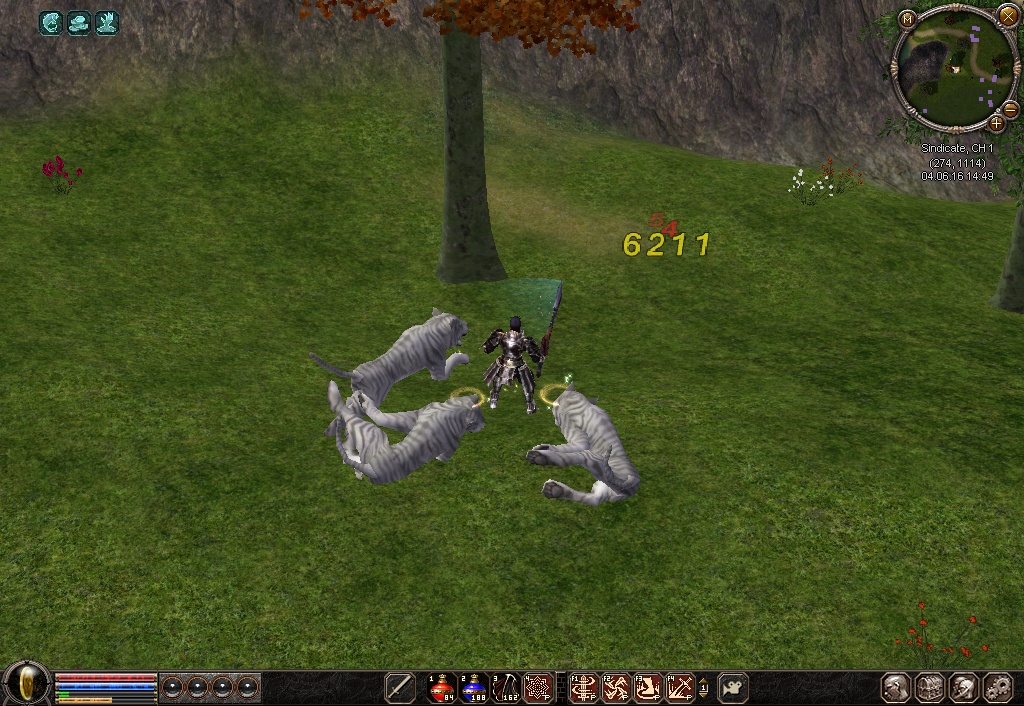Use the red health potion in slot 1
The width and height of the screenshot is (1024, 706).
point(442,687)
